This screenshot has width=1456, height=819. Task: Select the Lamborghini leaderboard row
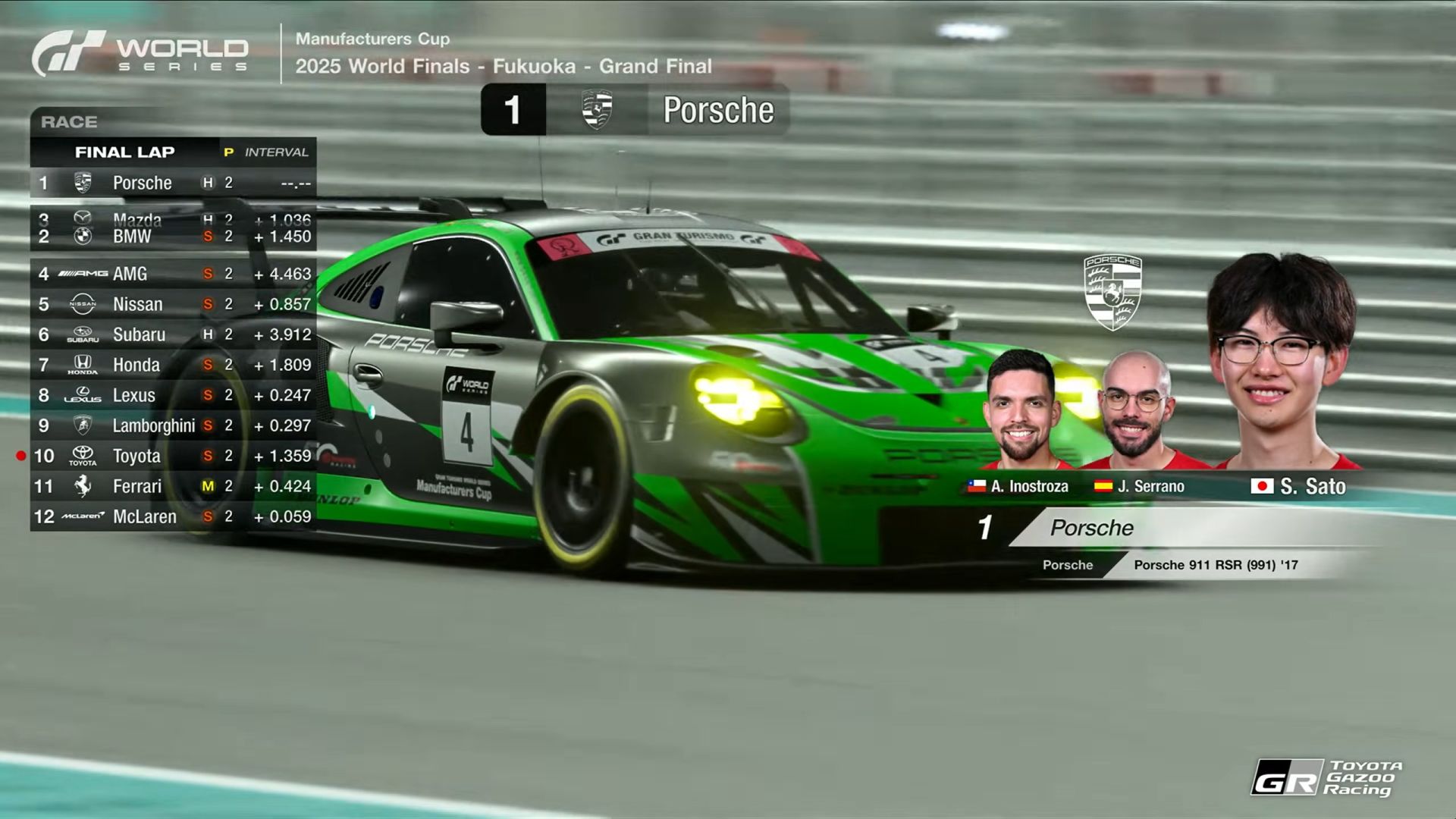point(173,425)
